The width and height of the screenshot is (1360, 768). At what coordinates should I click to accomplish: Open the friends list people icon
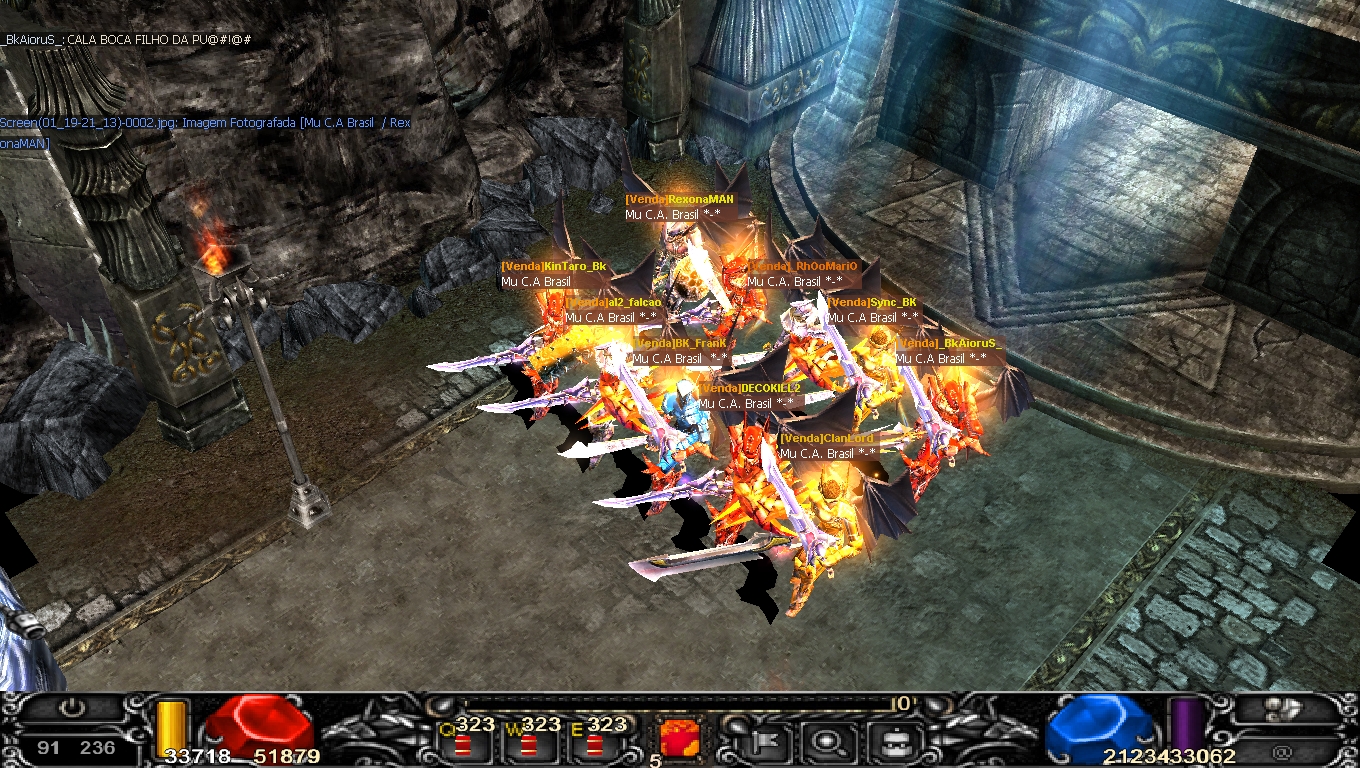click(x=1283, y=710)
